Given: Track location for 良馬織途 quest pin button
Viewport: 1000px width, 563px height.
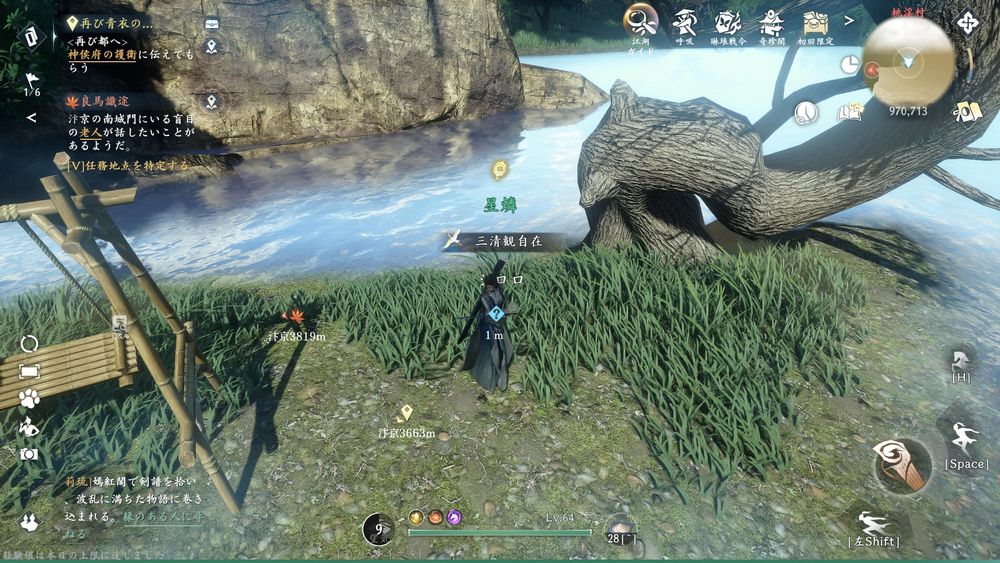Looking at the screenshot, I should pyautogui.click(x=211, y=101).
